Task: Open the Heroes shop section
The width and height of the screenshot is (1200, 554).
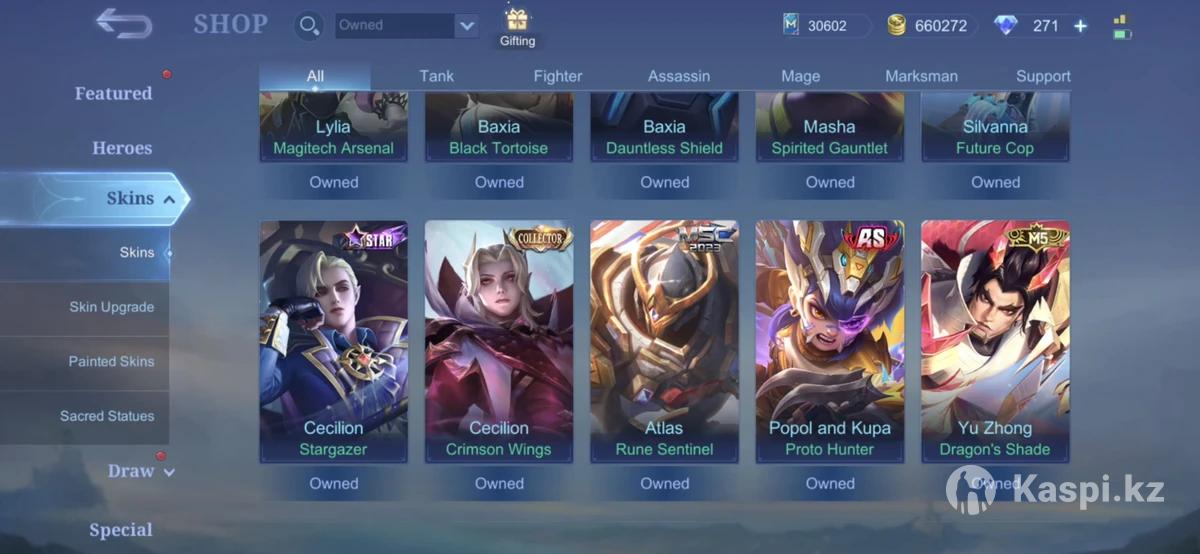Action: pos(122,148)
